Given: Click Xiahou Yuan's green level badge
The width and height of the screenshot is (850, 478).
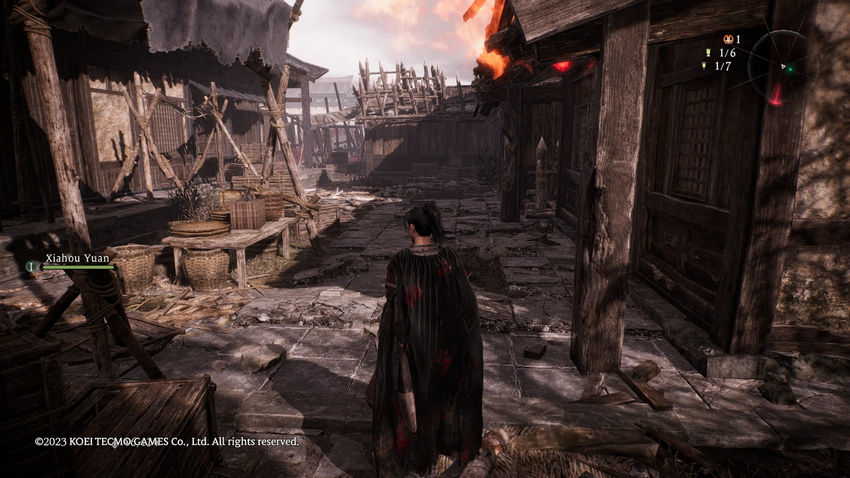Looking at the screenshot, I should click(x=31, y=267).
